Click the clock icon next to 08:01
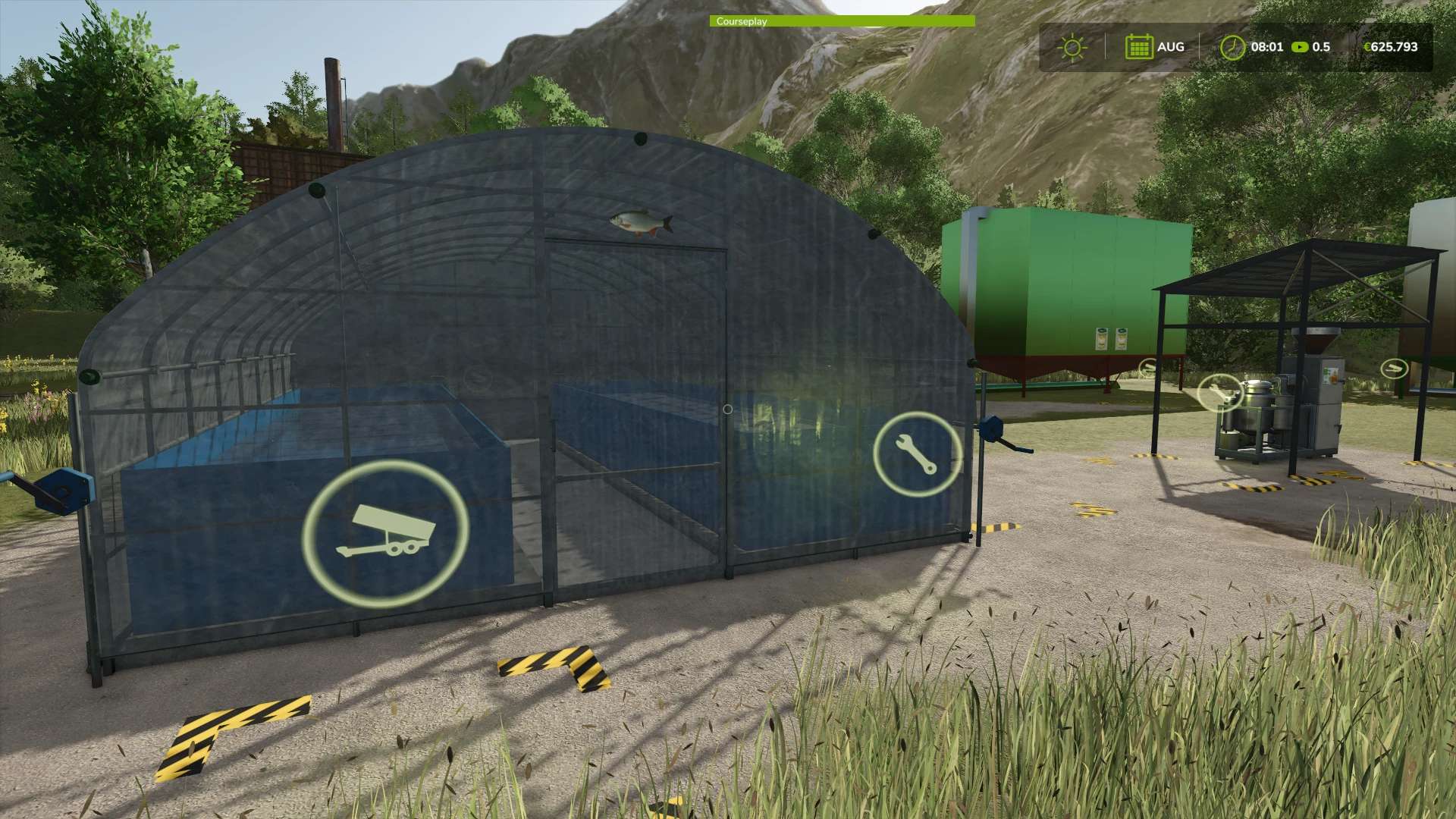 tap(1232, 47)
